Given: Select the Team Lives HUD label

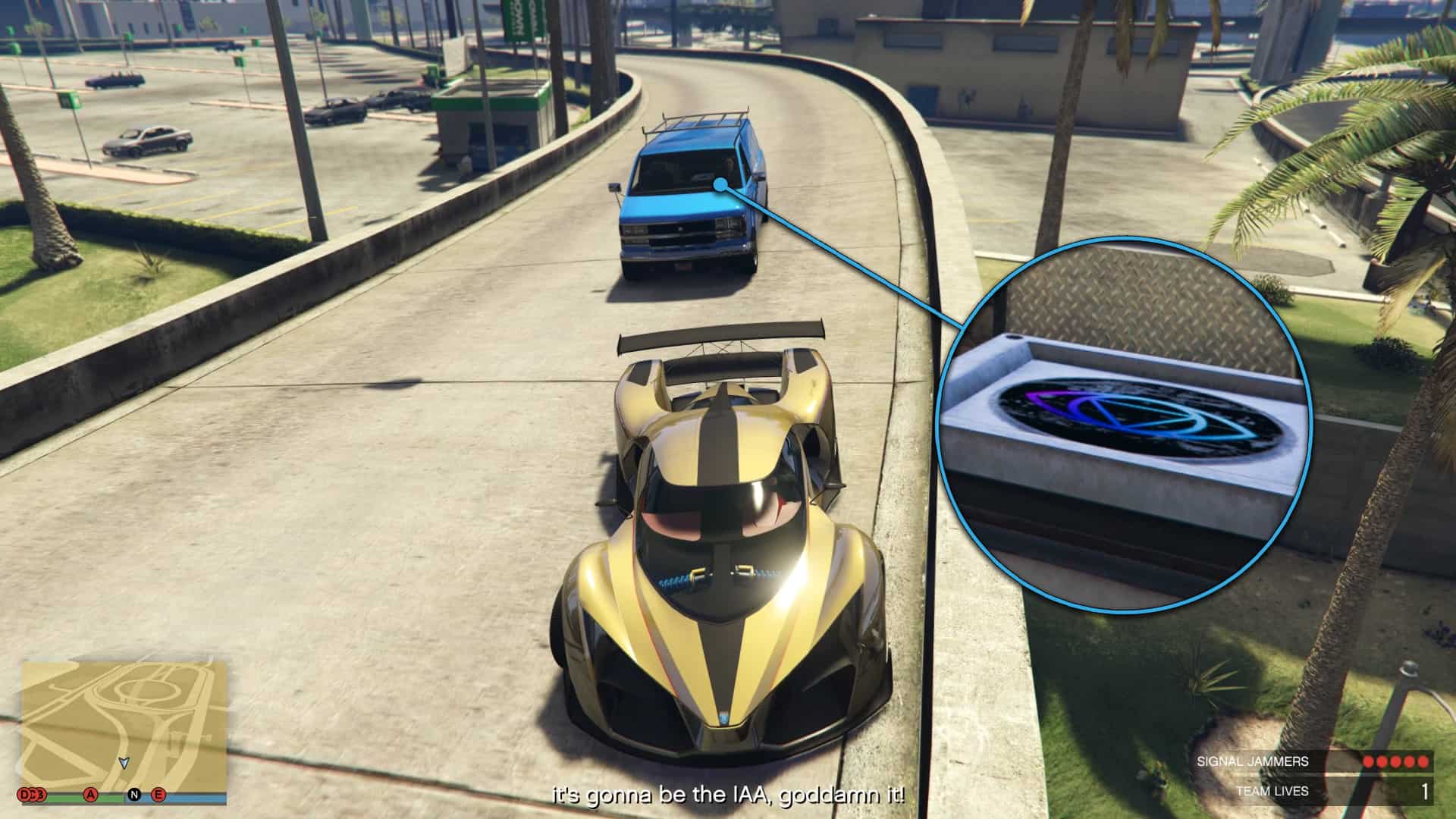Looking at the screenshot, I should pos(1273,791).
